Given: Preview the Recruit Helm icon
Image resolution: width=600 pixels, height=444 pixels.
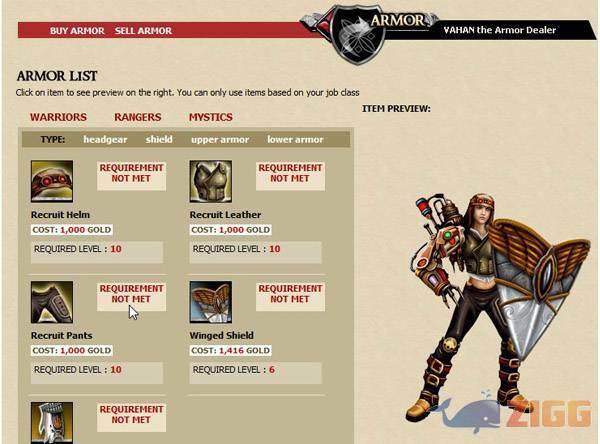Looking at the screenshot, I should 52,181.
